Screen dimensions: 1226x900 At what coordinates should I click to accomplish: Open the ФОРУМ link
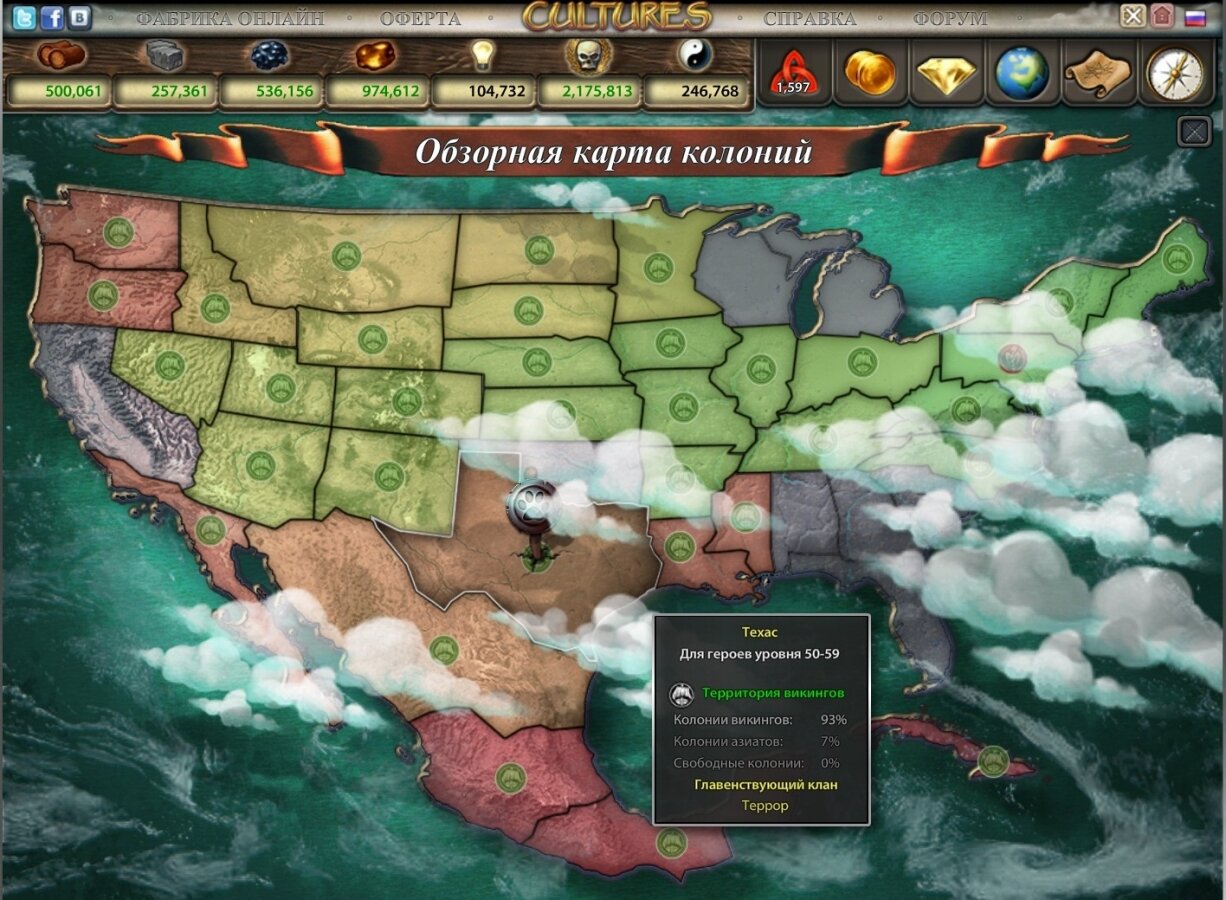(949, 18)
